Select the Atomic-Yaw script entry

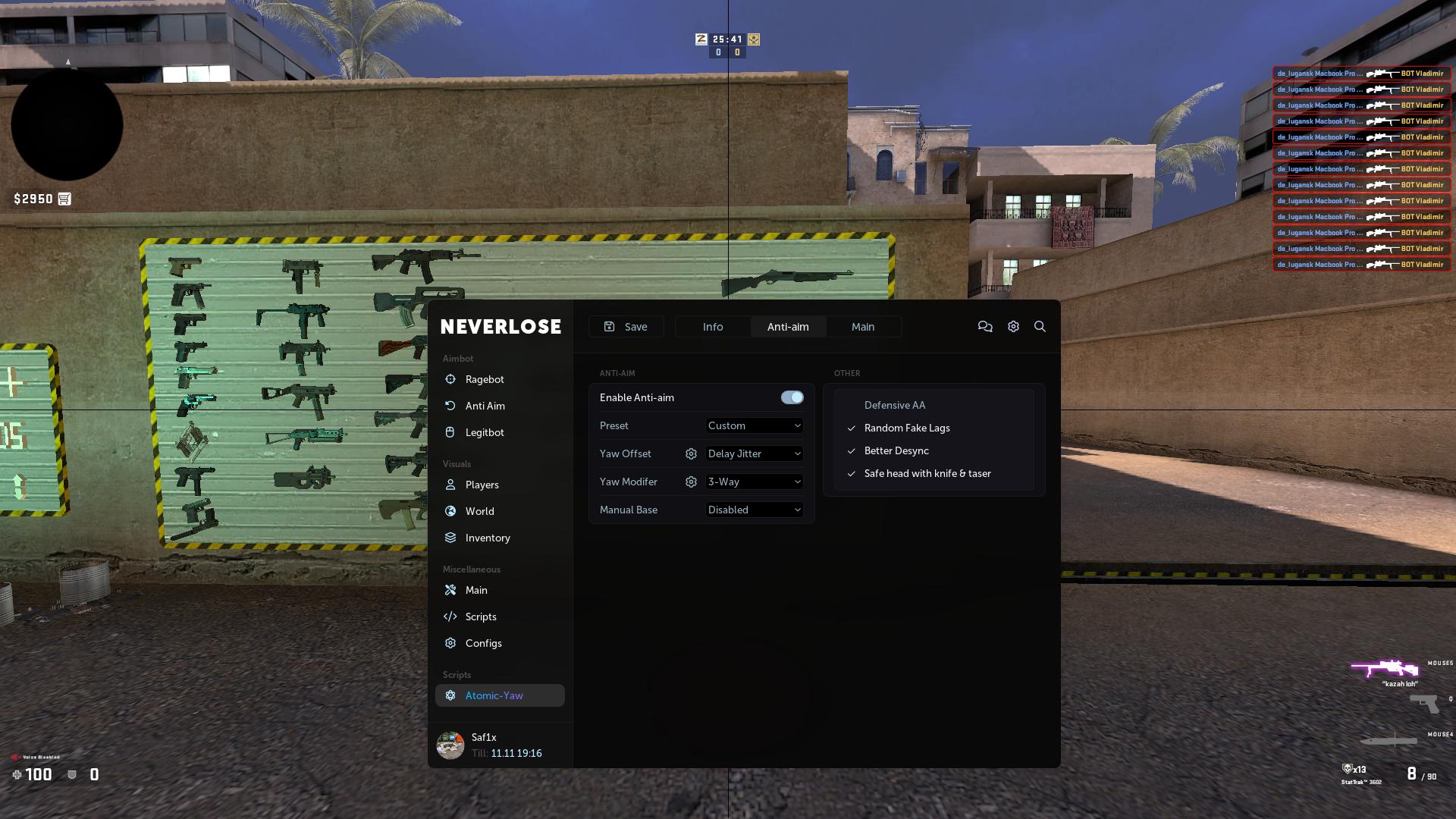tap(494, 695)
